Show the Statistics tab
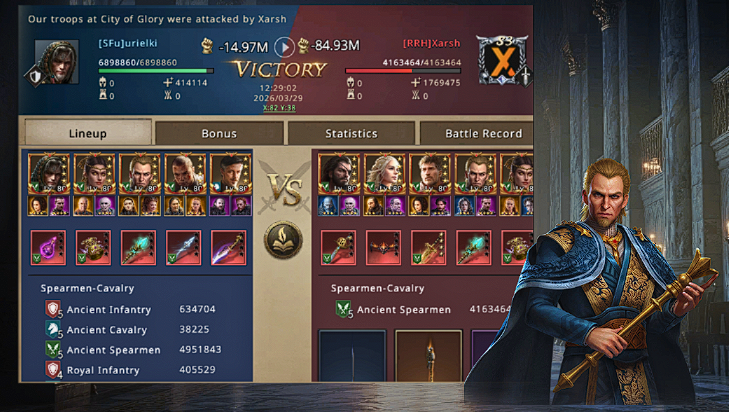The width and height of the screenshot is (729, 412). coord(351,133)
